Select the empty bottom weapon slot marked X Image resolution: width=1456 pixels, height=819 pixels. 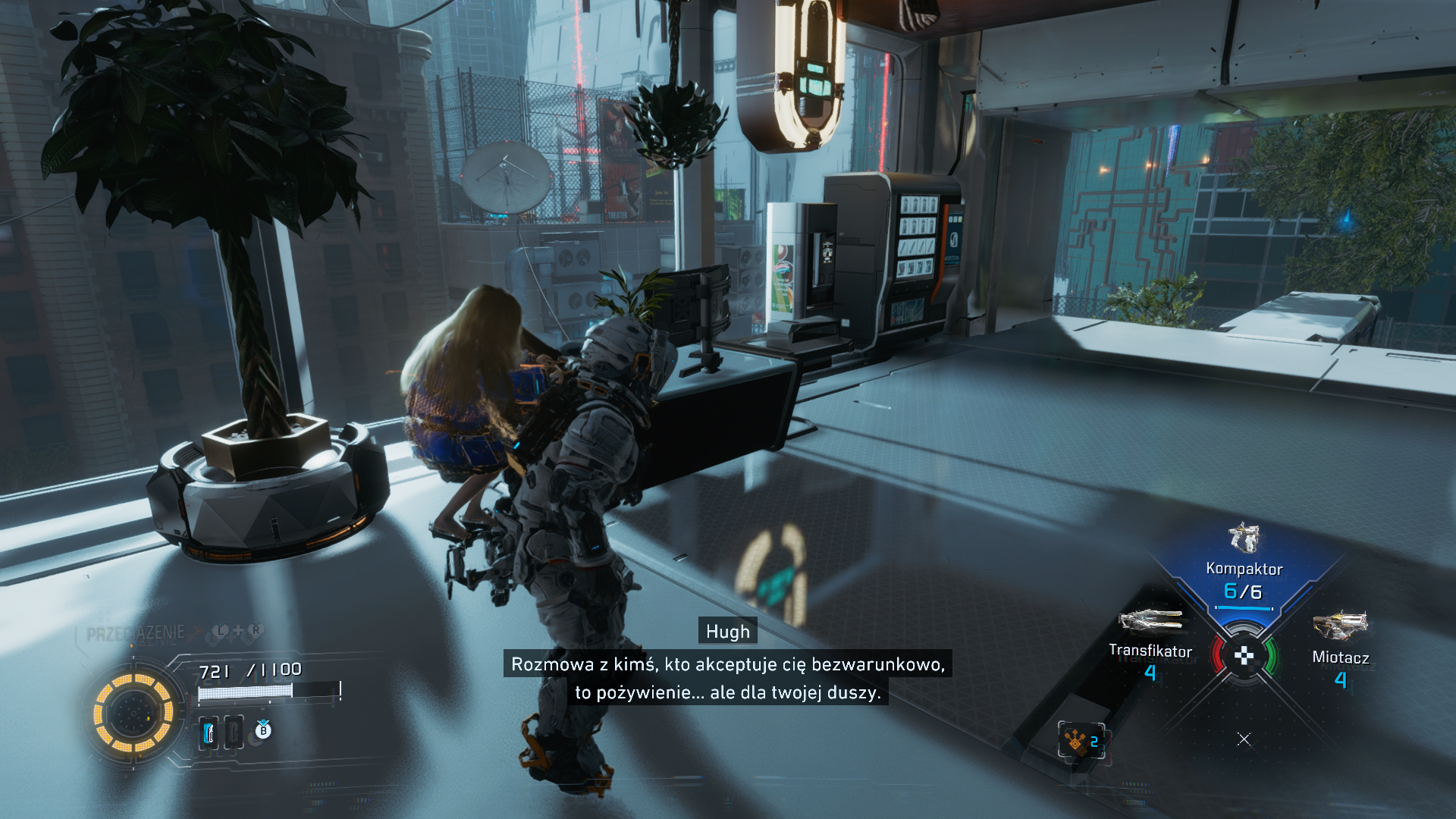1244,739
